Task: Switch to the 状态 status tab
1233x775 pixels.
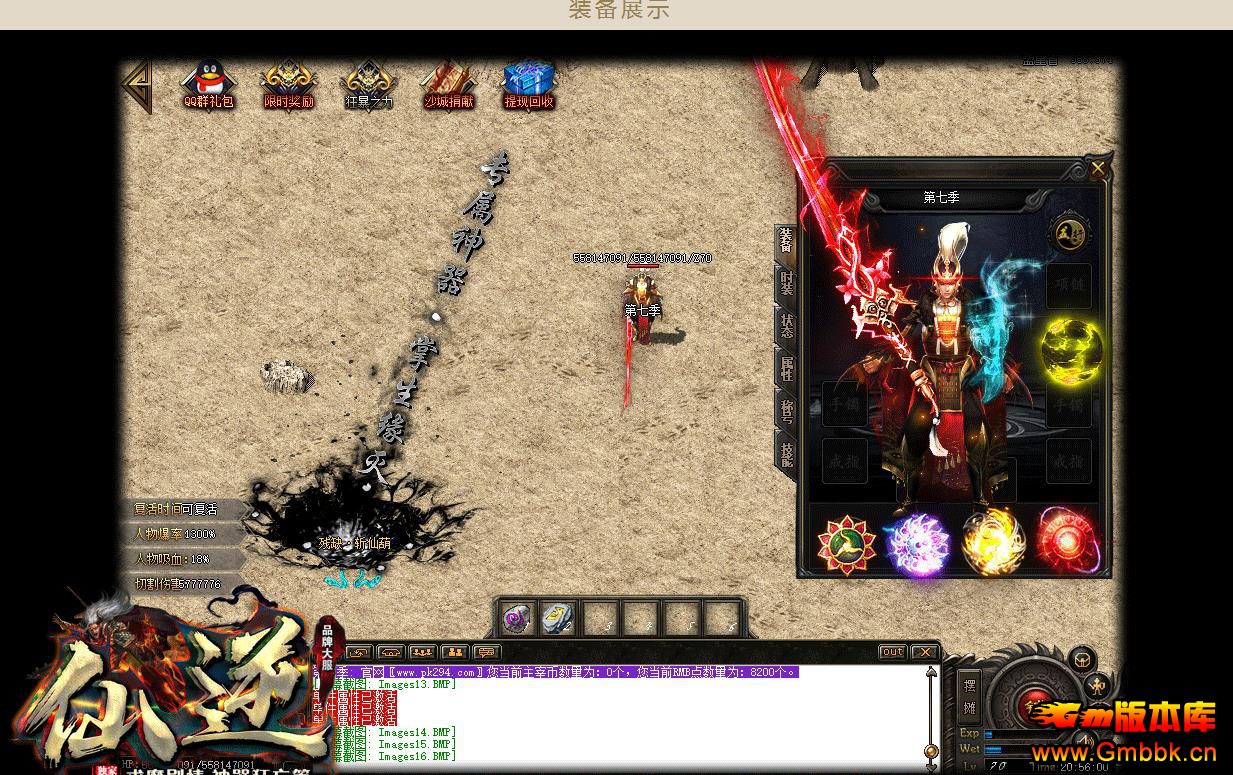Action: (x=787, y=324)
